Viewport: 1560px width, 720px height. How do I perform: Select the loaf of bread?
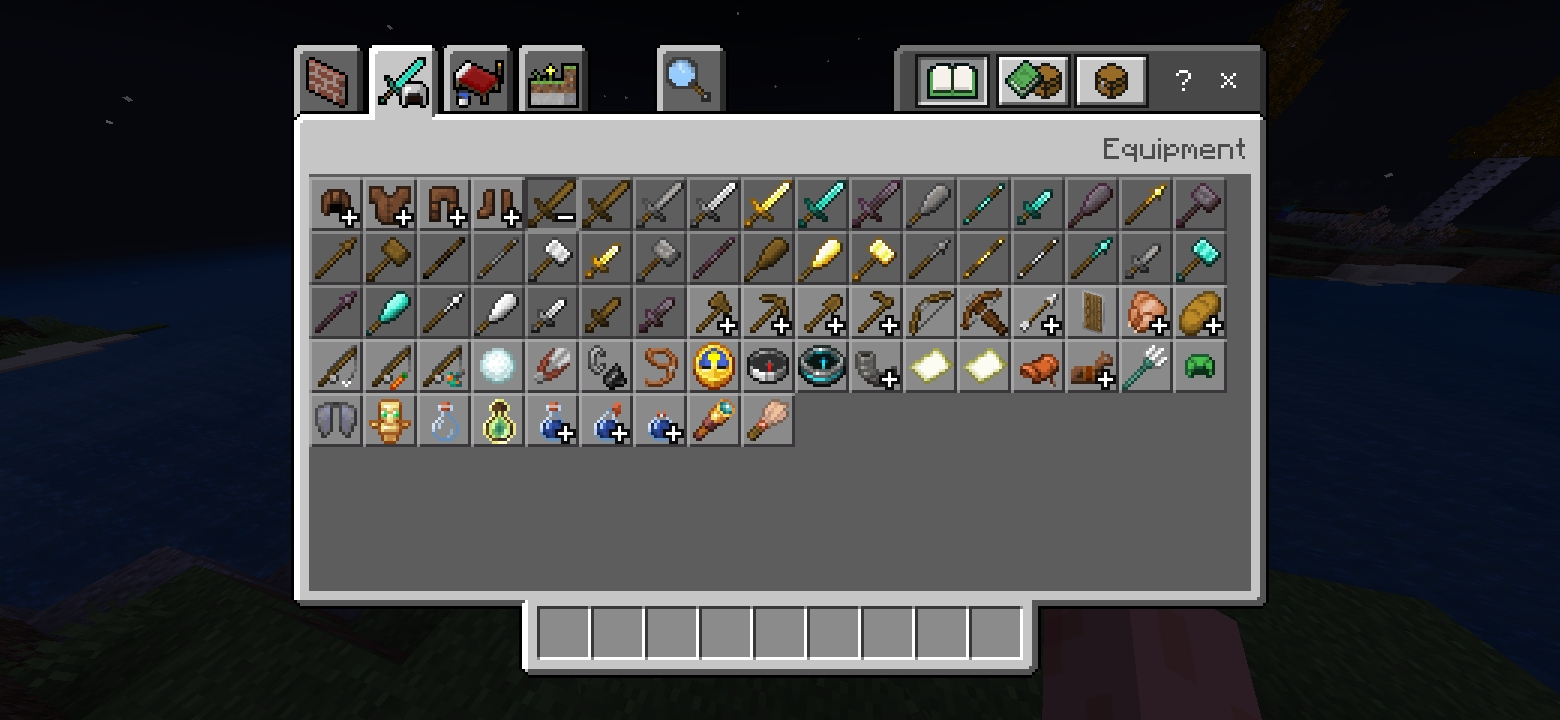coord(1200,313)
